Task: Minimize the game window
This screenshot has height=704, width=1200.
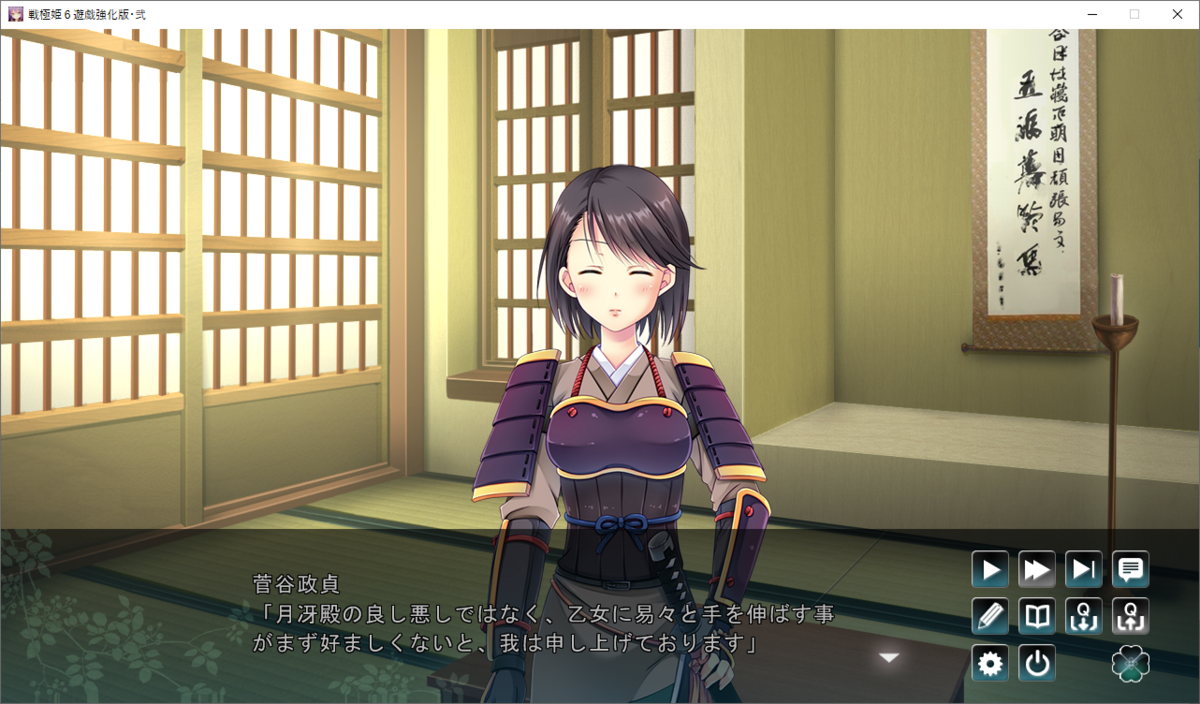Action: (1088, 14)
